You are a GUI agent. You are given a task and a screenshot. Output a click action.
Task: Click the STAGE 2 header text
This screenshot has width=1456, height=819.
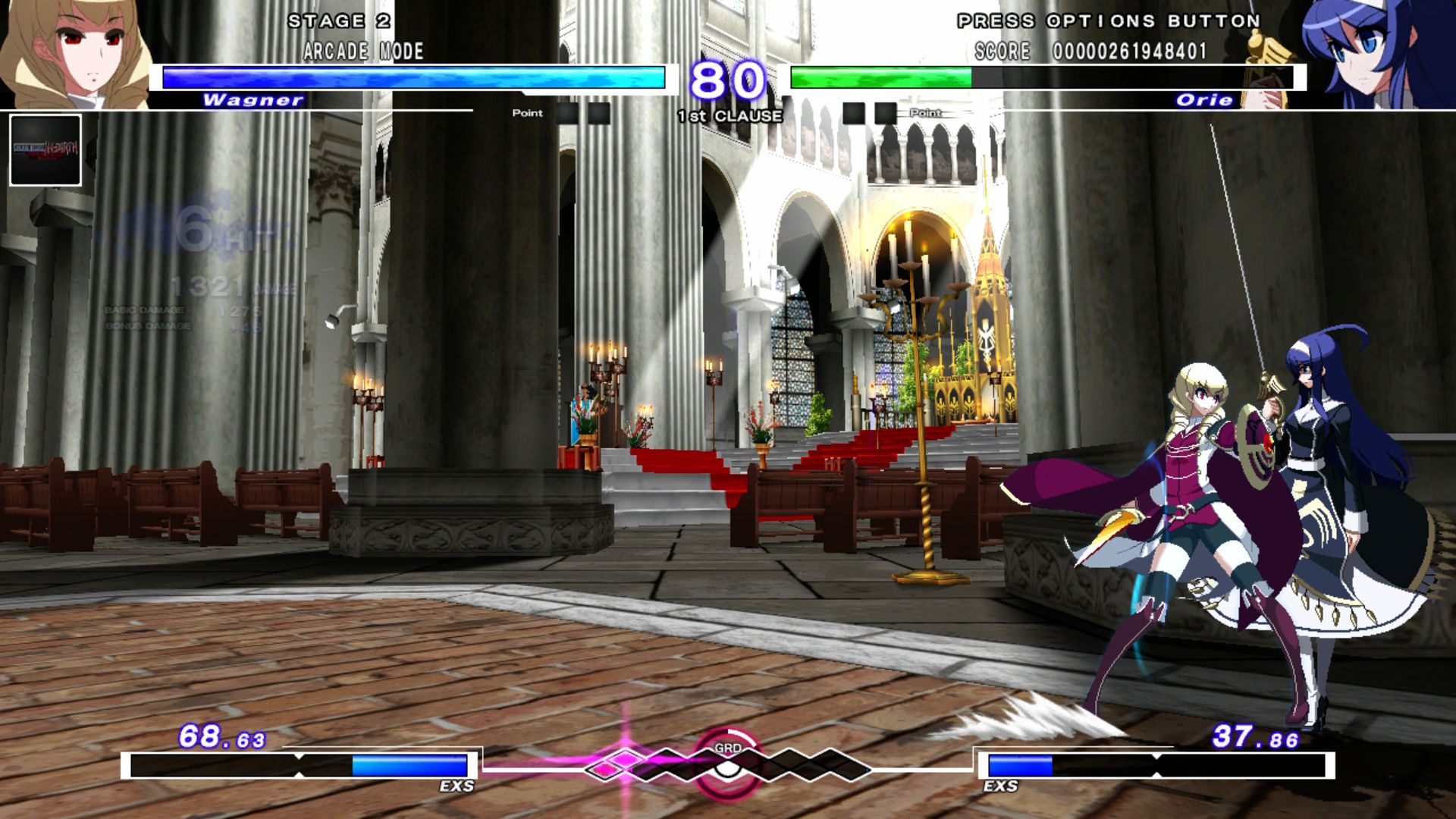[339, 21]
